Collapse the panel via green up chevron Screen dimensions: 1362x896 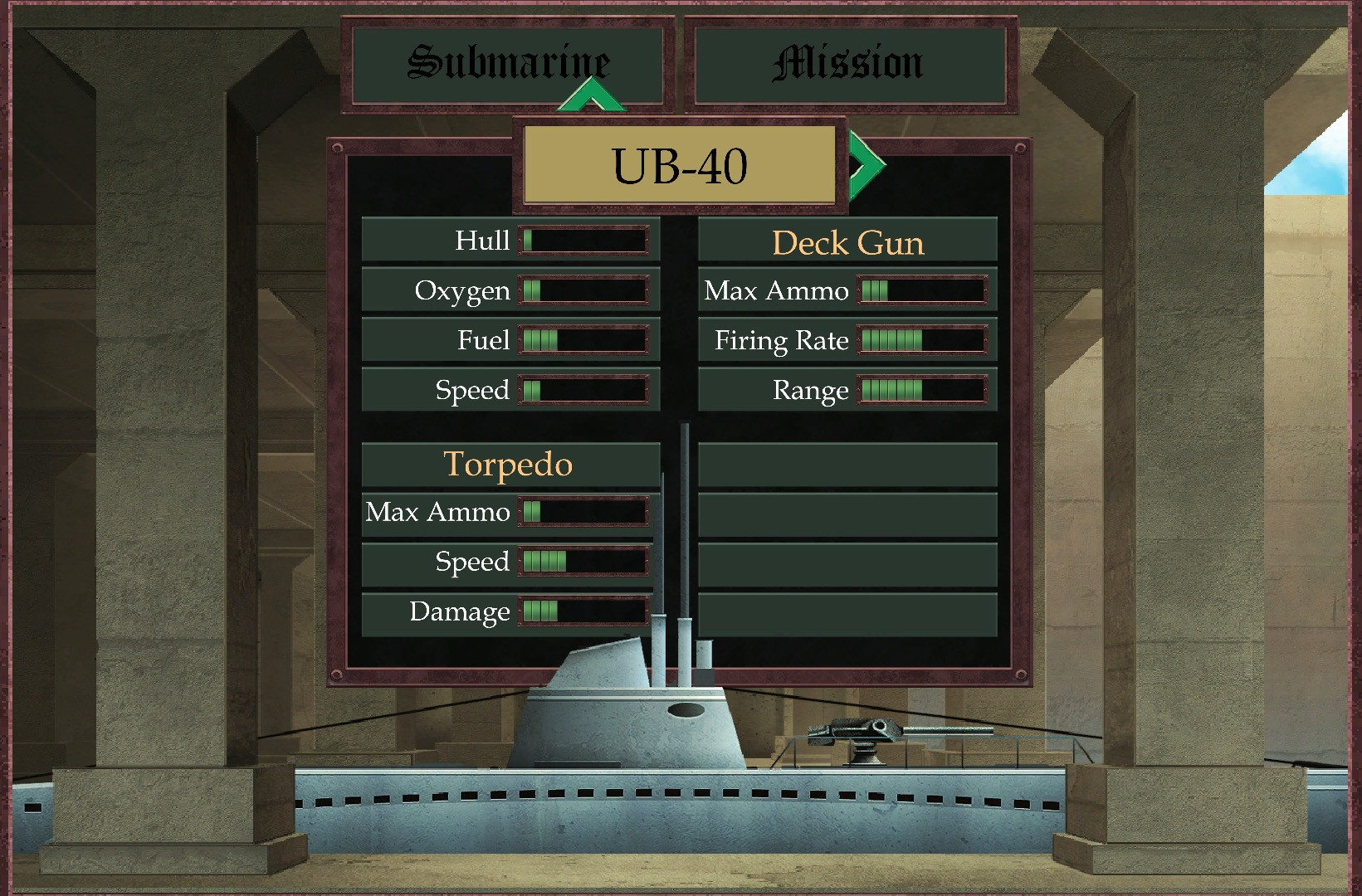click(x=590, y=95)
